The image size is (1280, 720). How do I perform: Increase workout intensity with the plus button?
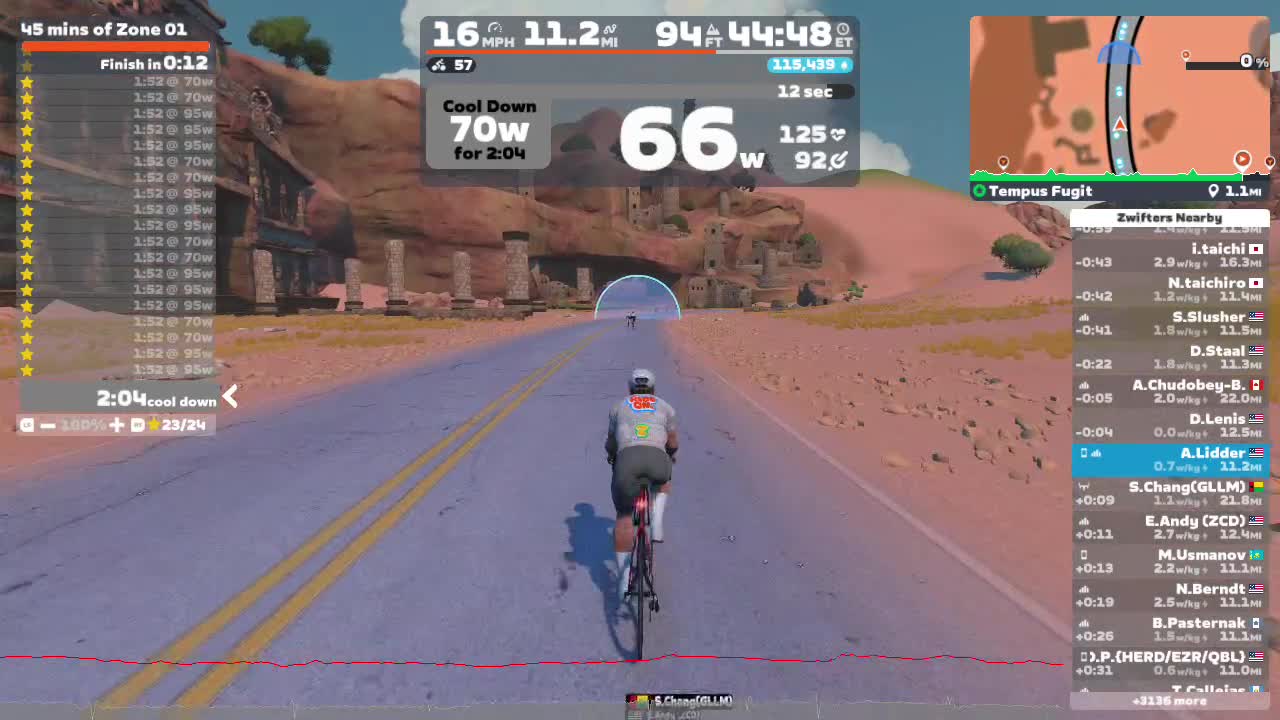click(x=115, y=424)
